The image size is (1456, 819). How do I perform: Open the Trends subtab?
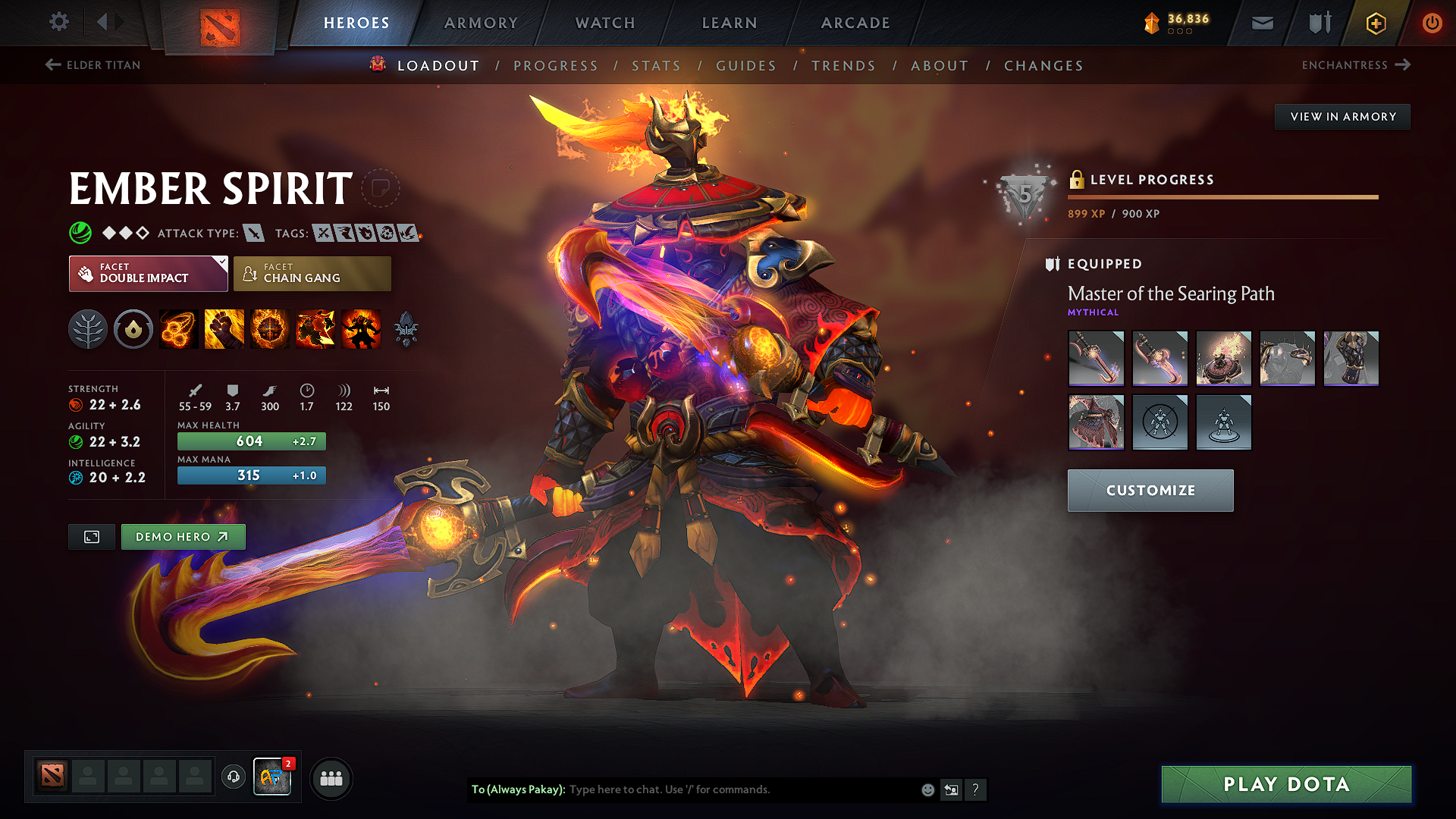tap(843, 66)
